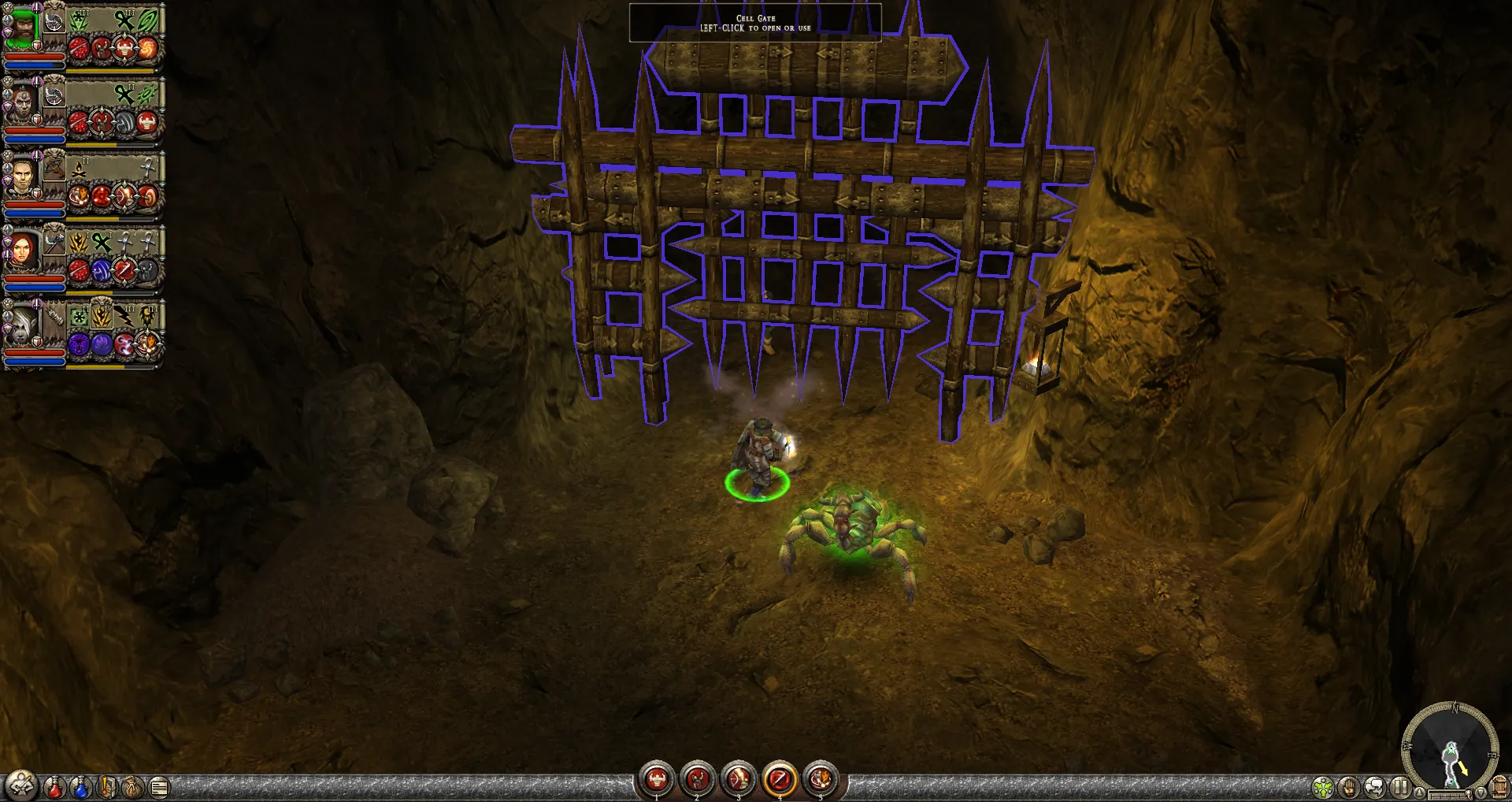Select the crossbow archer's weapon slot

(x=54, y=169)
